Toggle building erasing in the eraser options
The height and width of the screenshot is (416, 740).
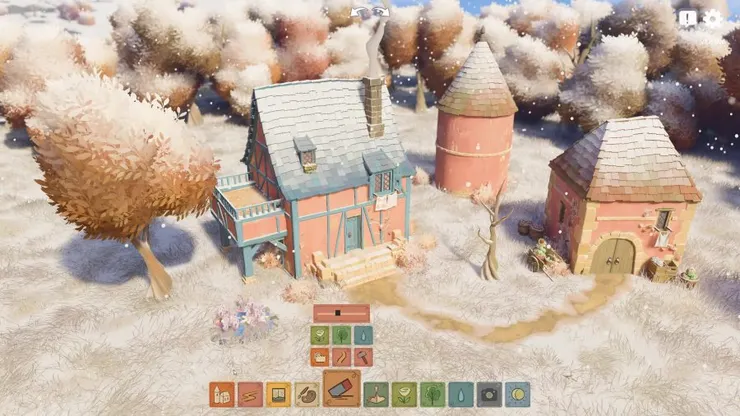pyautogui.click(x=320, y=356)
